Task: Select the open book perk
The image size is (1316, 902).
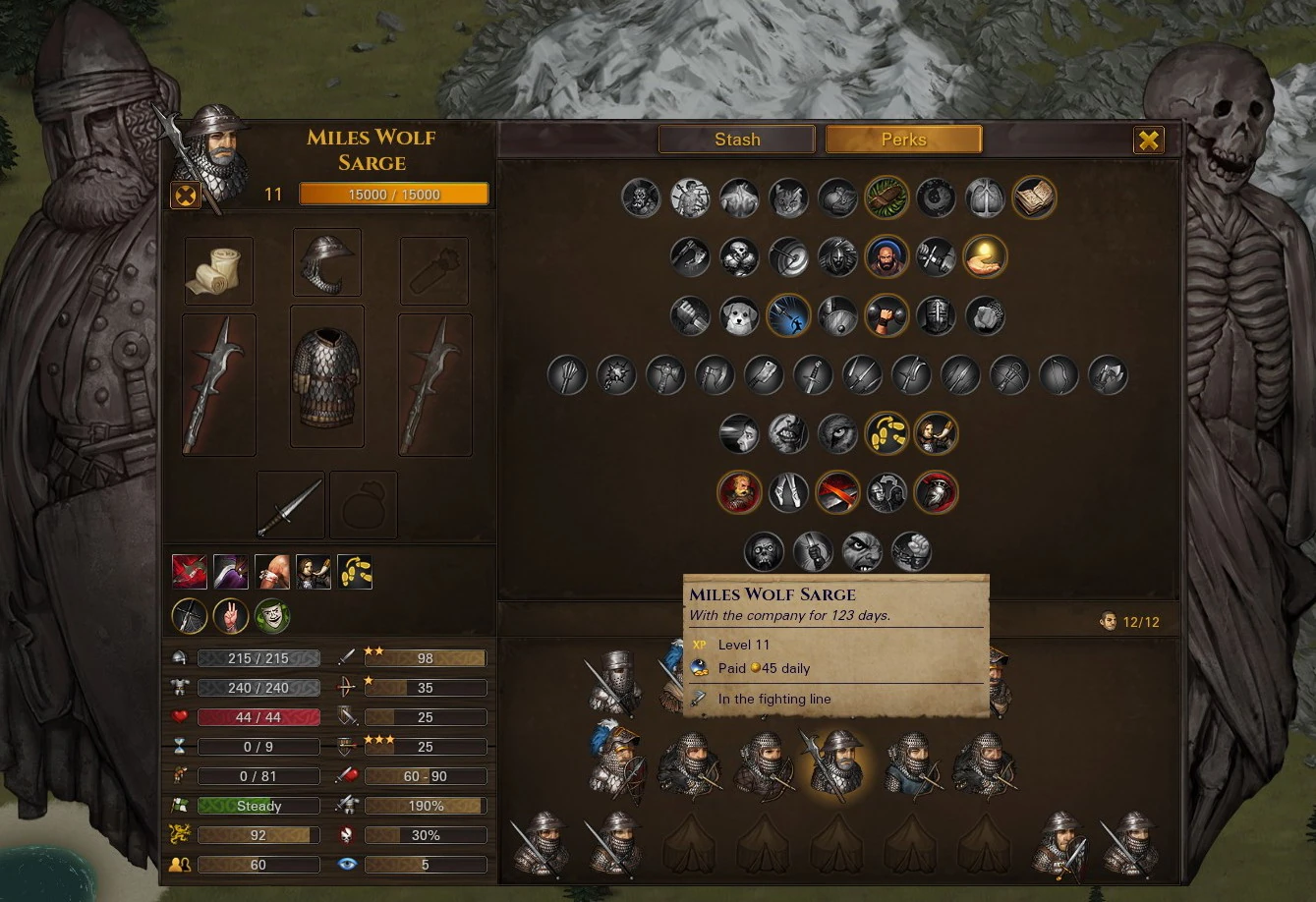Action: tap(1034, 197)
